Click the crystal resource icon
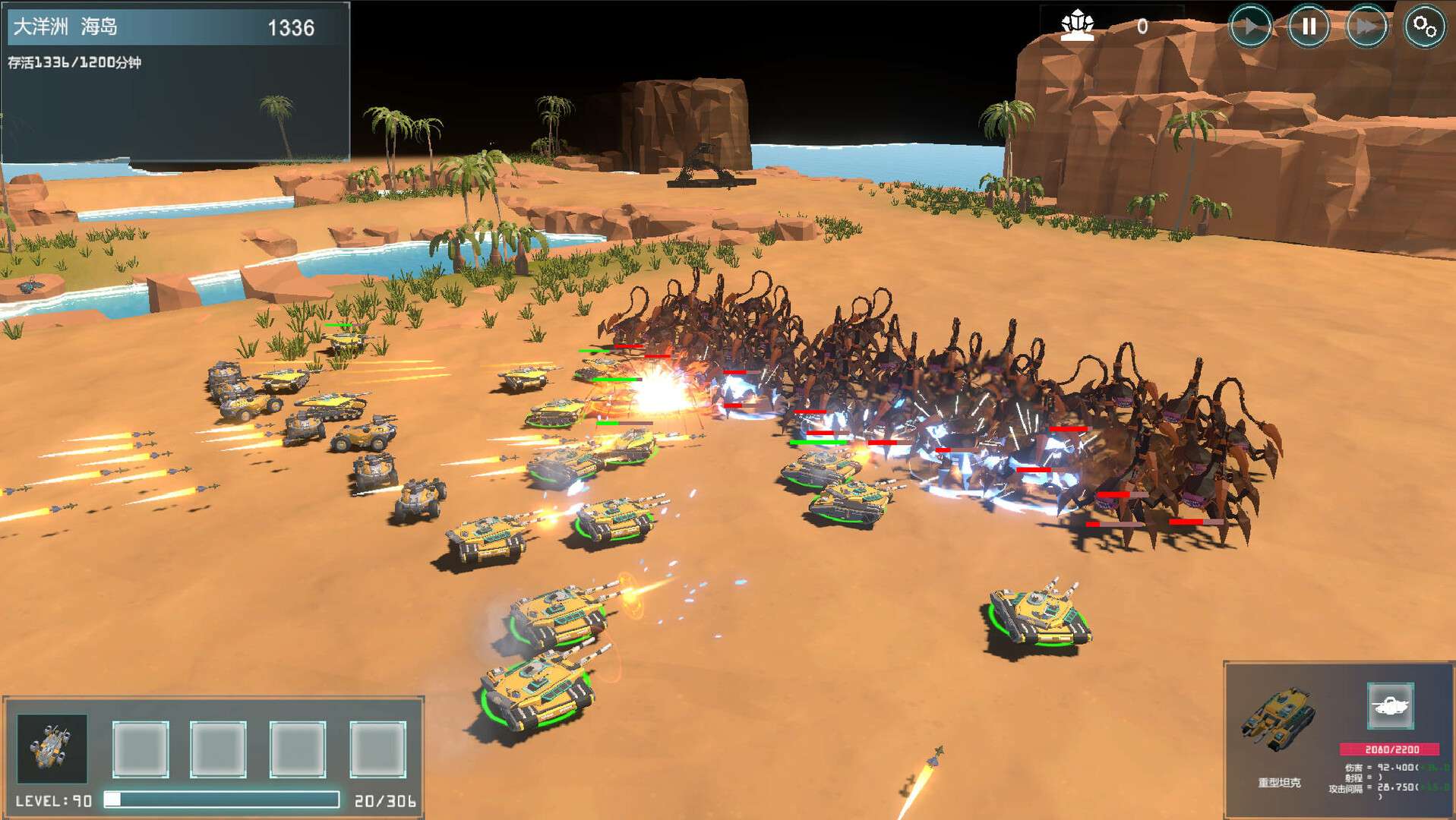The height and width of the screenshot is (820, 1456). [x=1077, y=25]
